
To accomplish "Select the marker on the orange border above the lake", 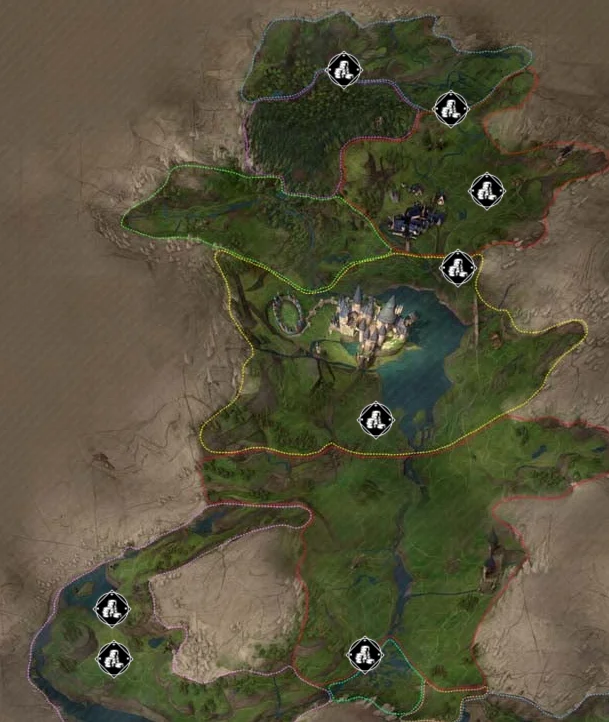I will [458, 267].
